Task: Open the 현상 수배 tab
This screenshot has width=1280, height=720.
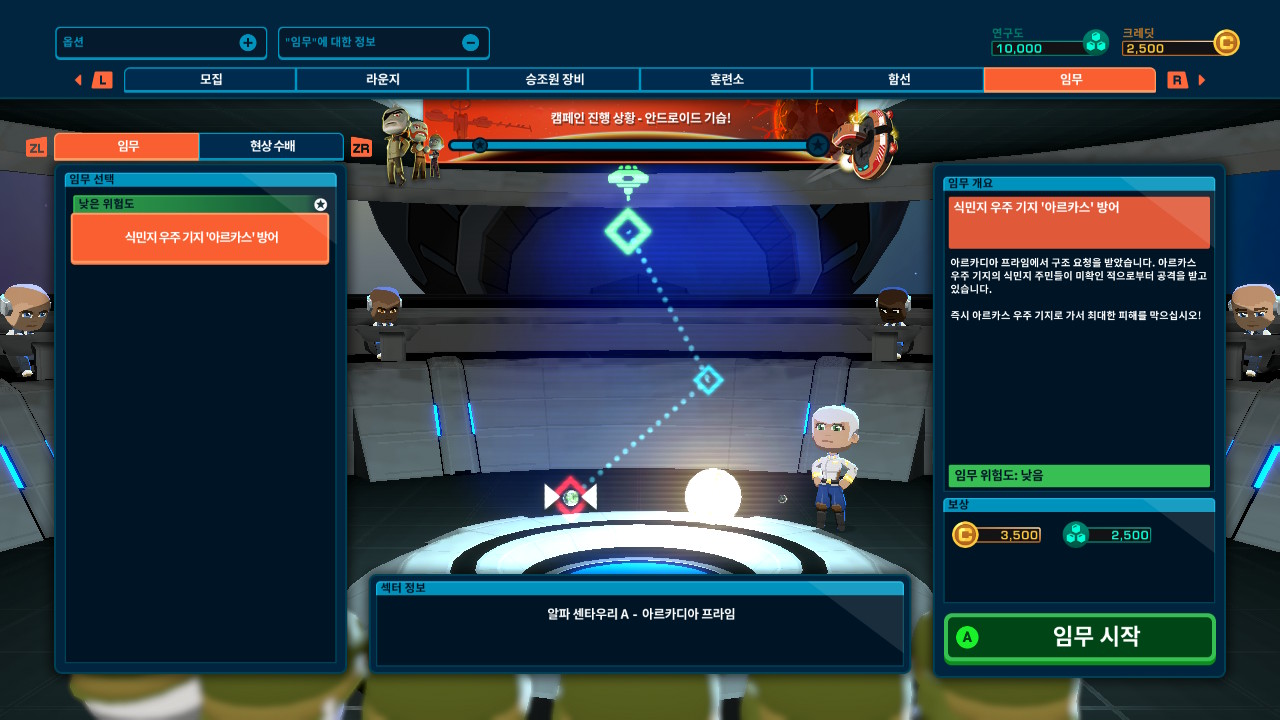Action: coord(268,145)
